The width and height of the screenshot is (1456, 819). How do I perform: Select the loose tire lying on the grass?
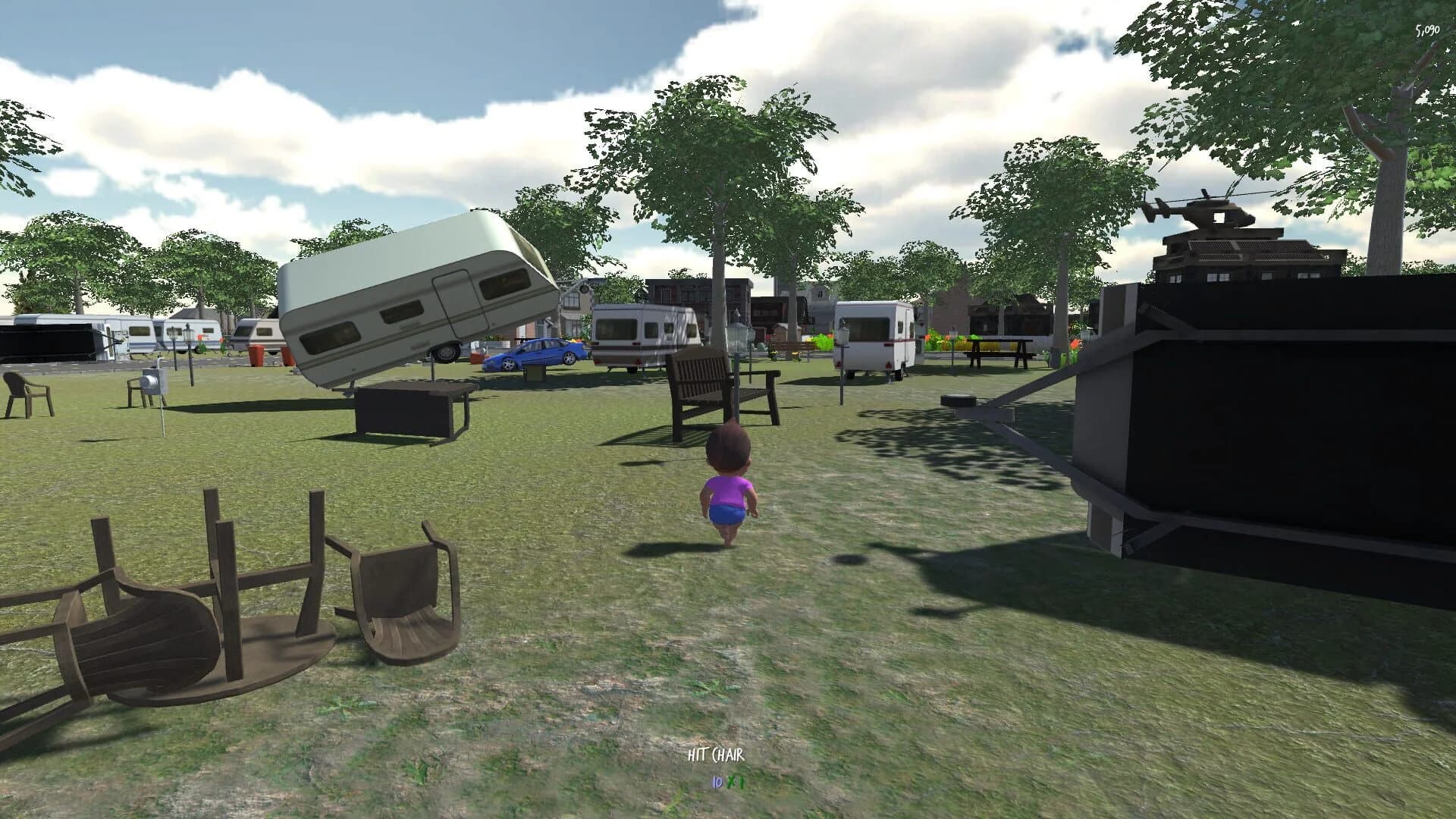(957, 400)
